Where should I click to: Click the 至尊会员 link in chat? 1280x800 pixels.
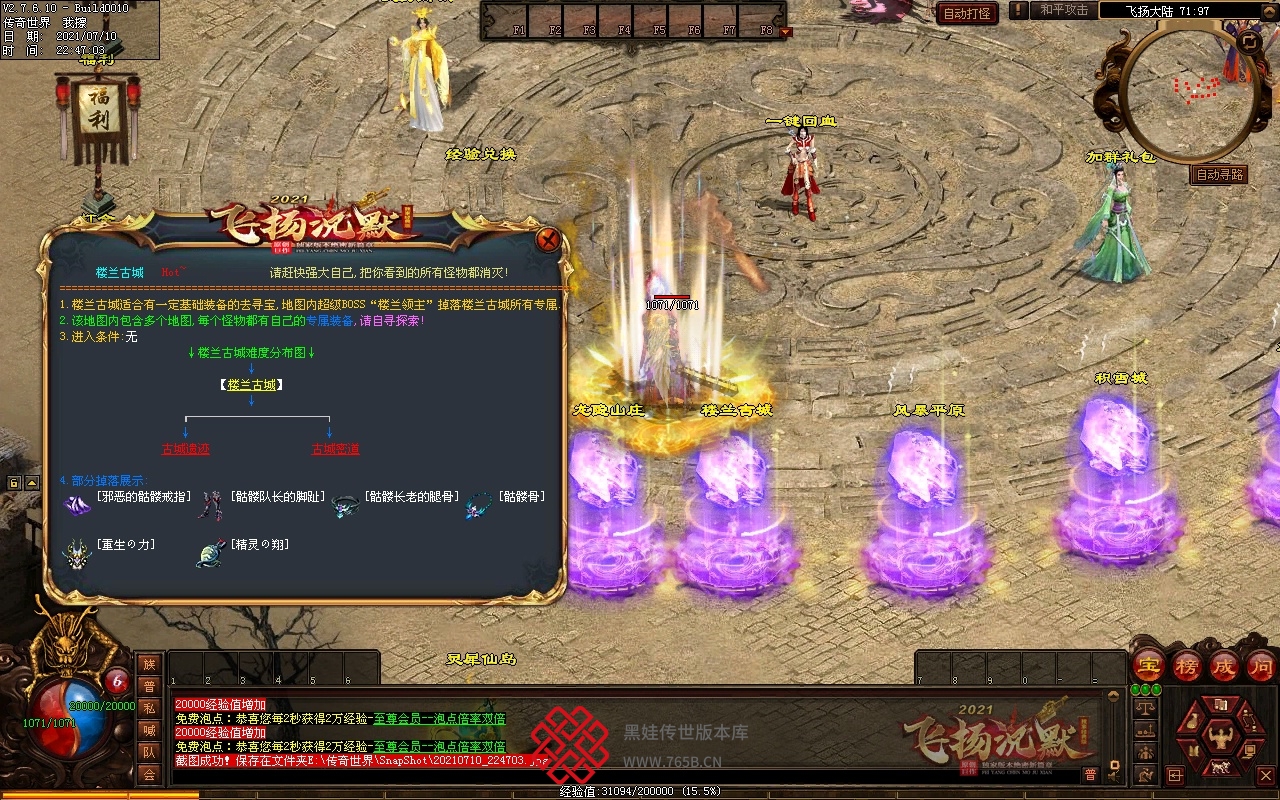pyautogui.click(x=399, y=718)
